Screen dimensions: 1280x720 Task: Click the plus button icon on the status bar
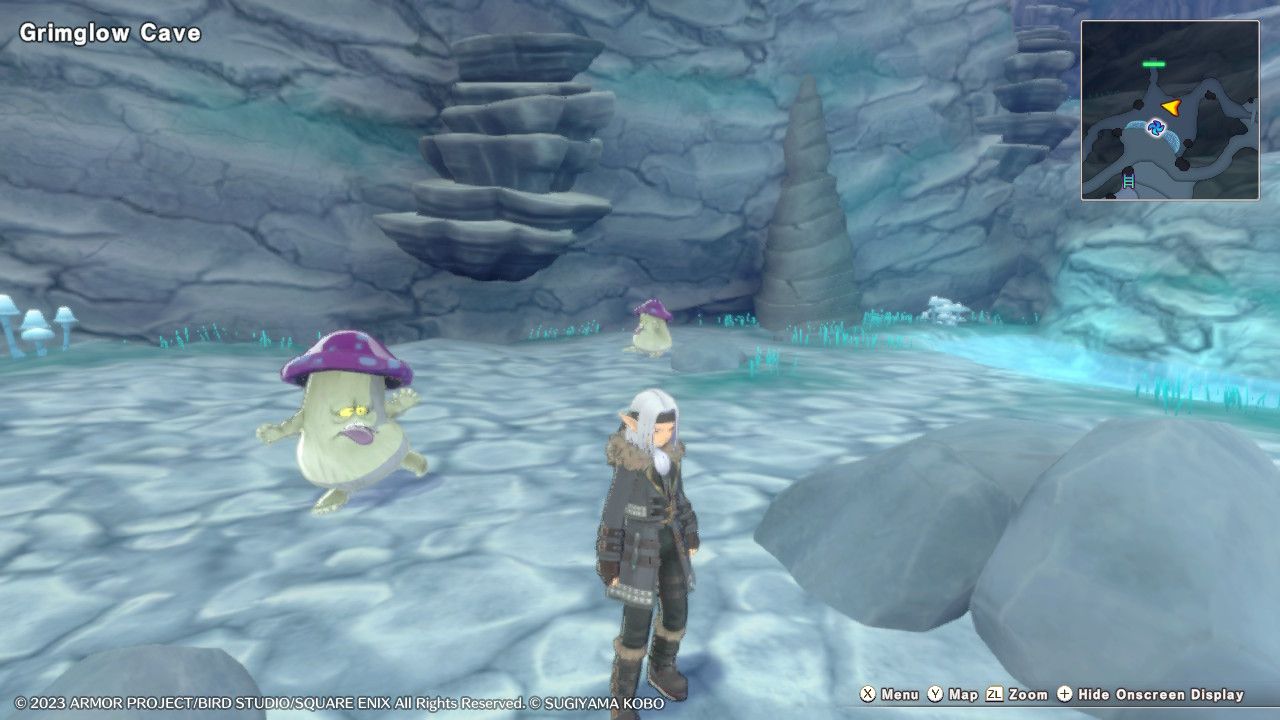point(1063,695)
